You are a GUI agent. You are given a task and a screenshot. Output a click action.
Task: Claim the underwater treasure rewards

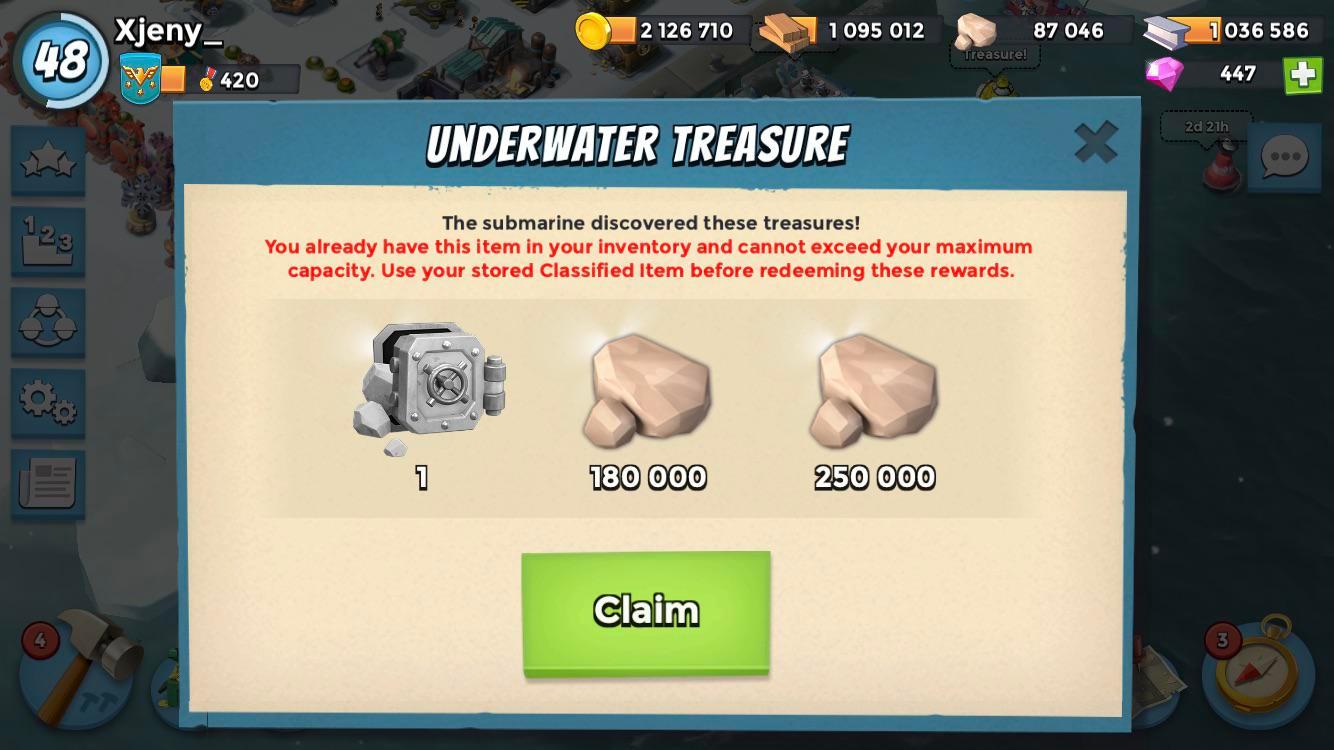coord(646,610)
